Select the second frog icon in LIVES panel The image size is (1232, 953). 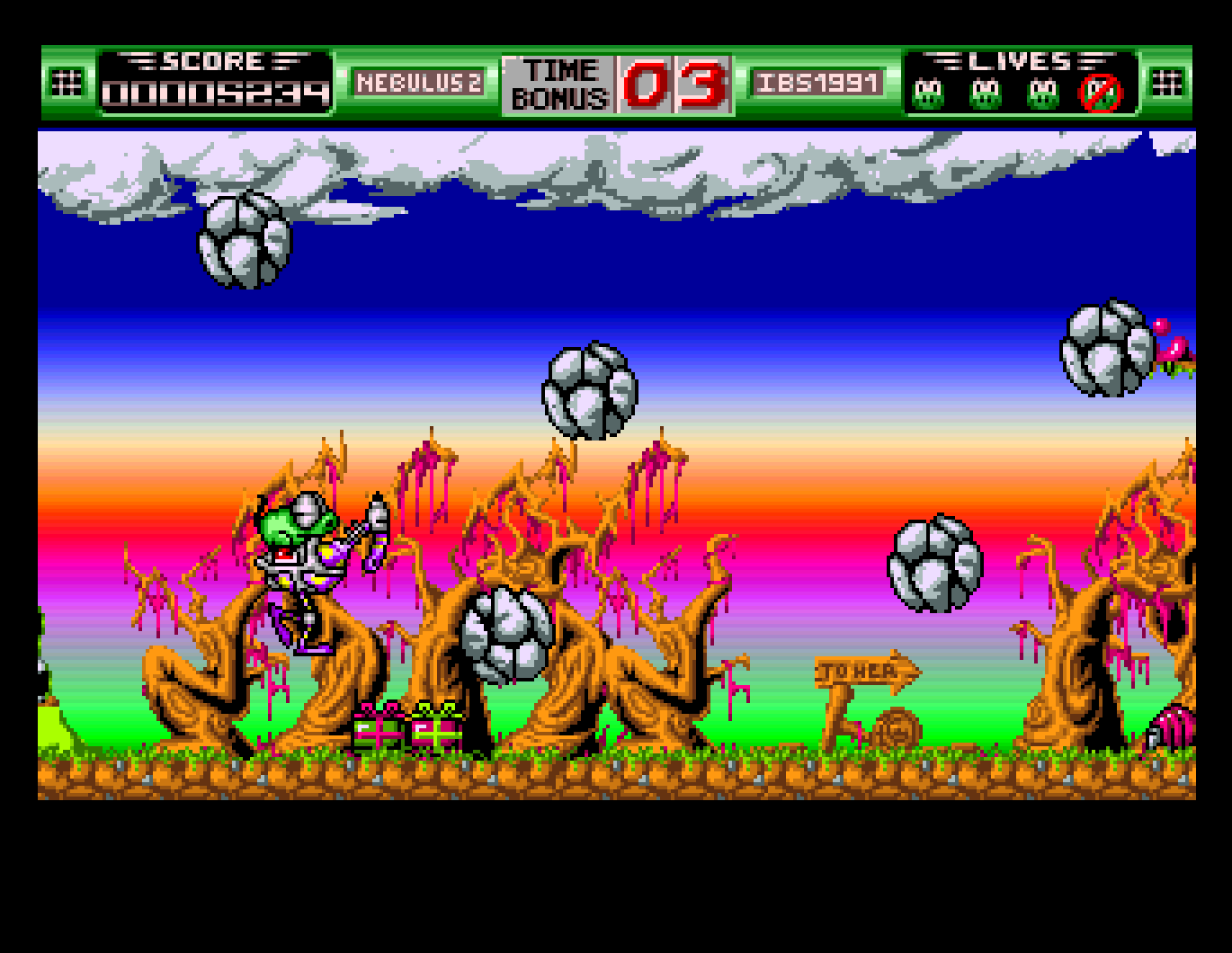(x=985, y=90)
